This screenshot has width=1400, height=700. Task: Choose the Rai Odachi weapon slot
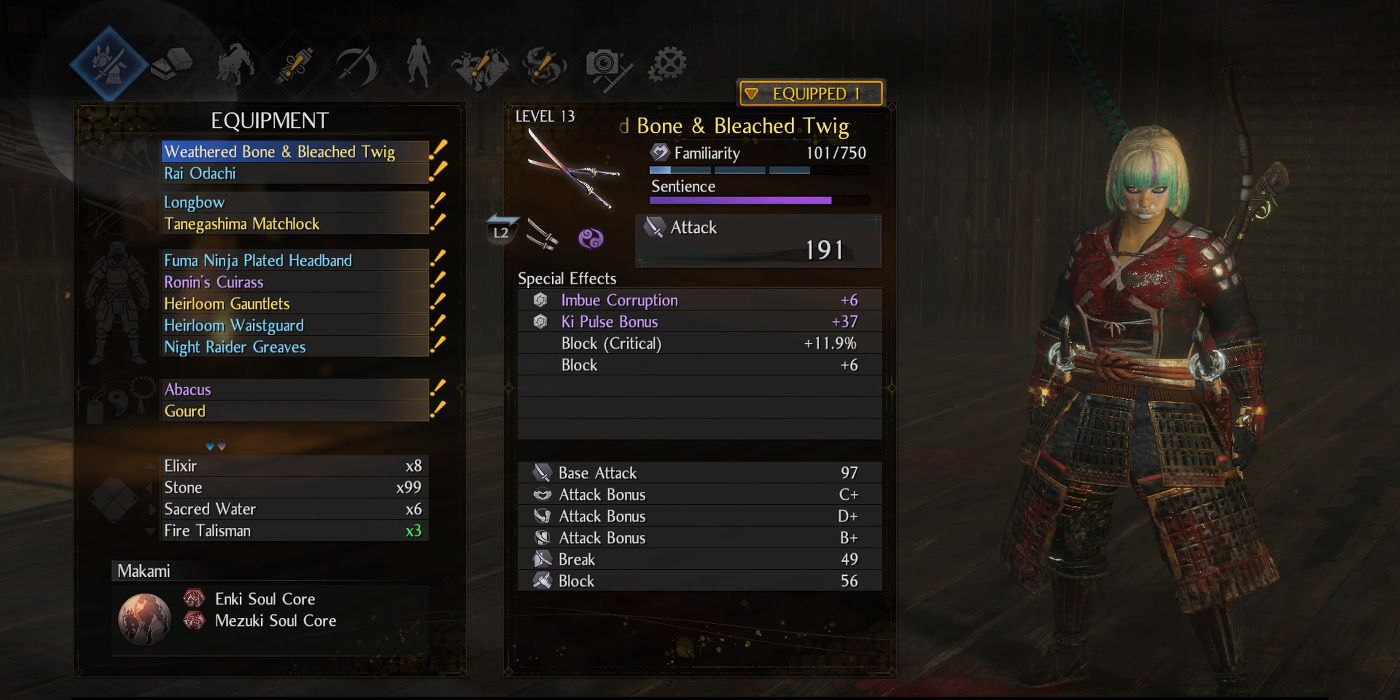(x=200, y=174)
